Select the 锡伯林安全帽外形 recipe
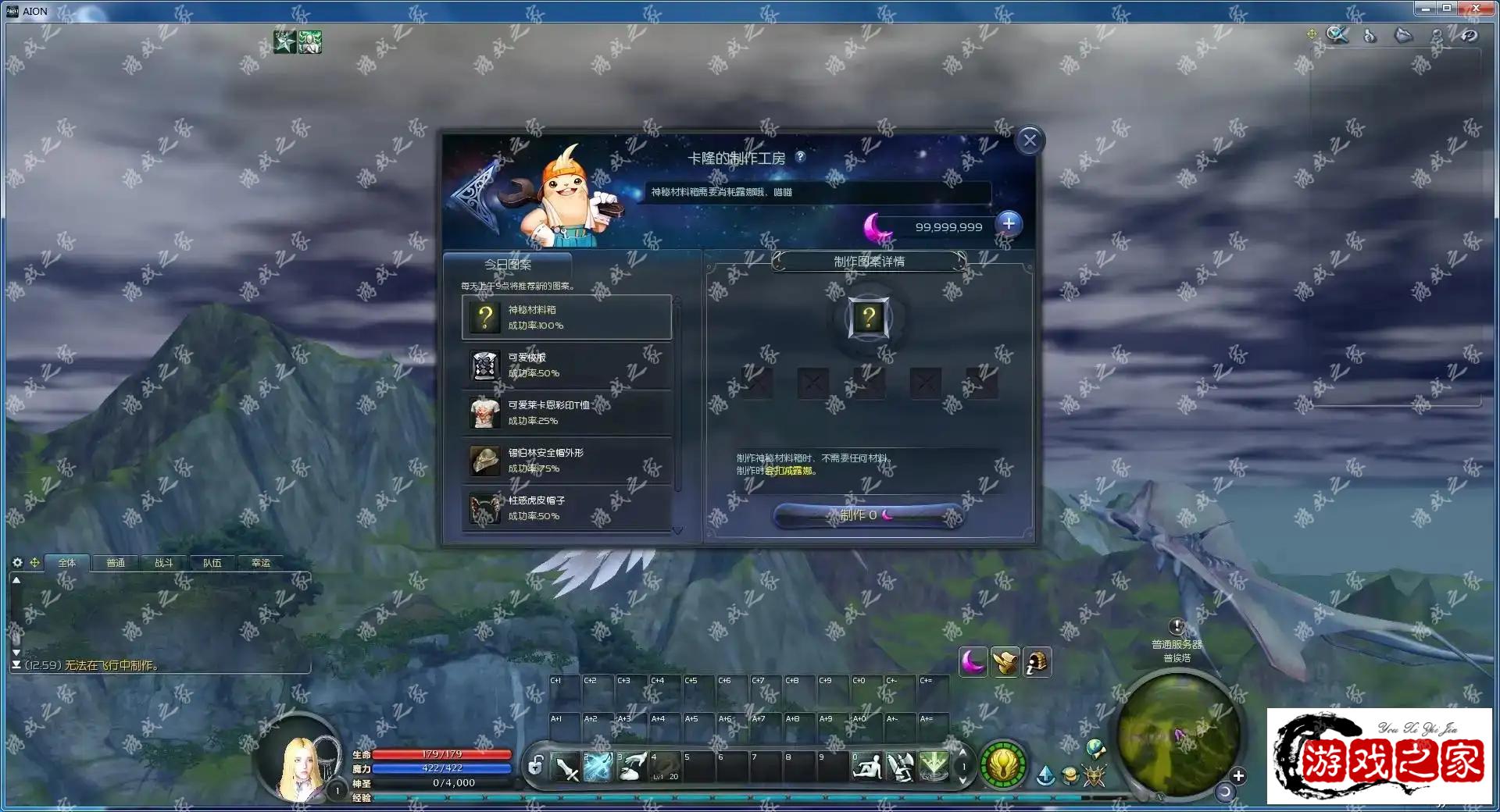Image resolution: width=1500 pixels, height=812 pixels. 566,460
